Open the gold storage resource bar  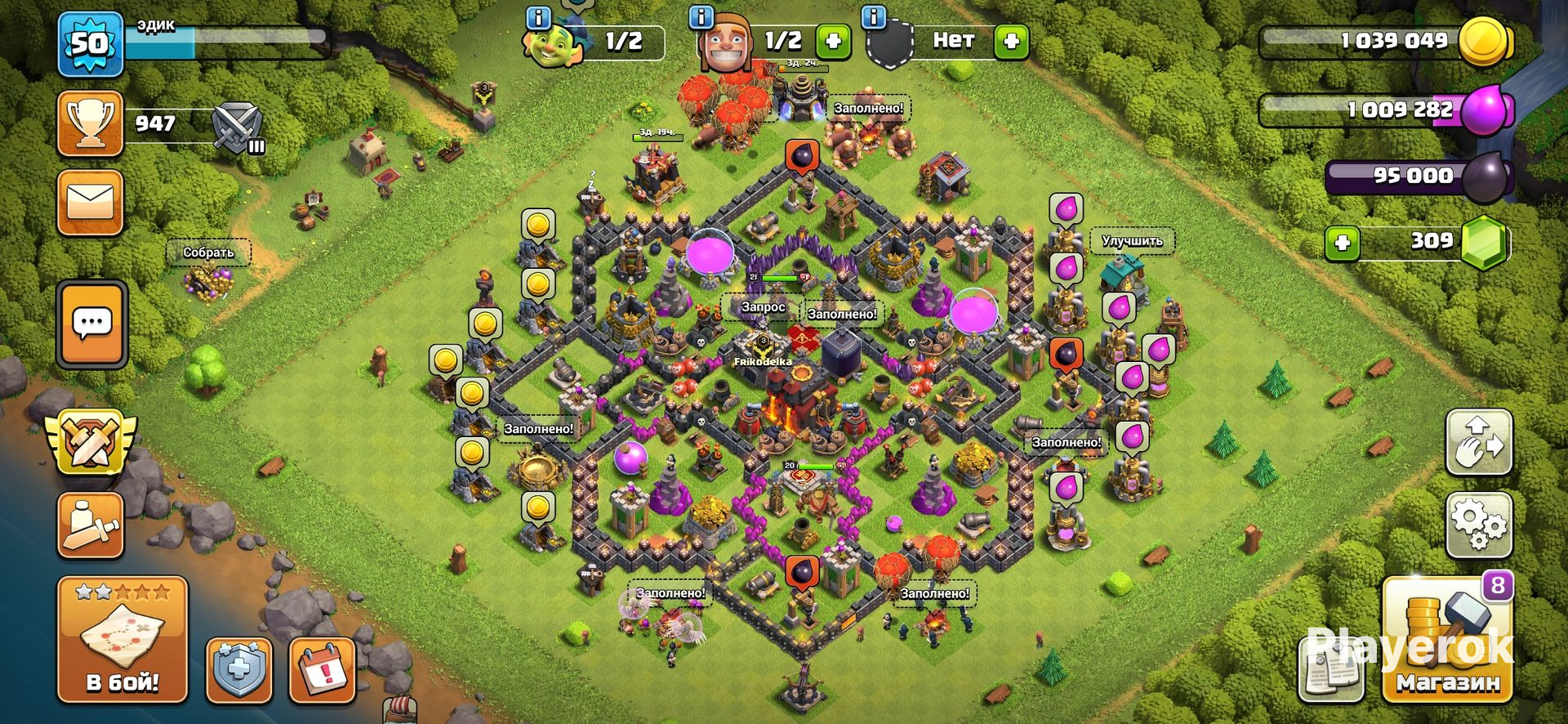coord(1388,41)
